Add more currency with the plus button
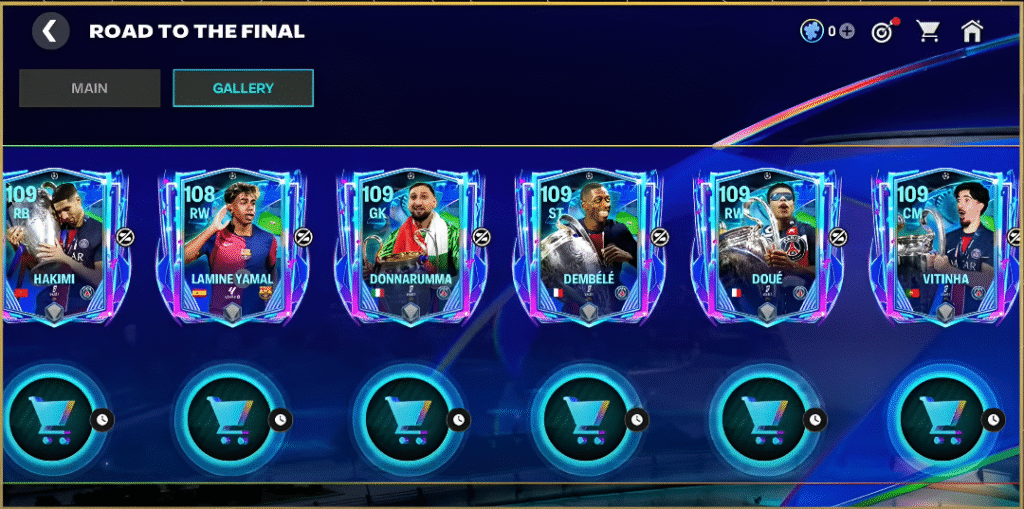The image size is (1024, 509). [847, 32]
